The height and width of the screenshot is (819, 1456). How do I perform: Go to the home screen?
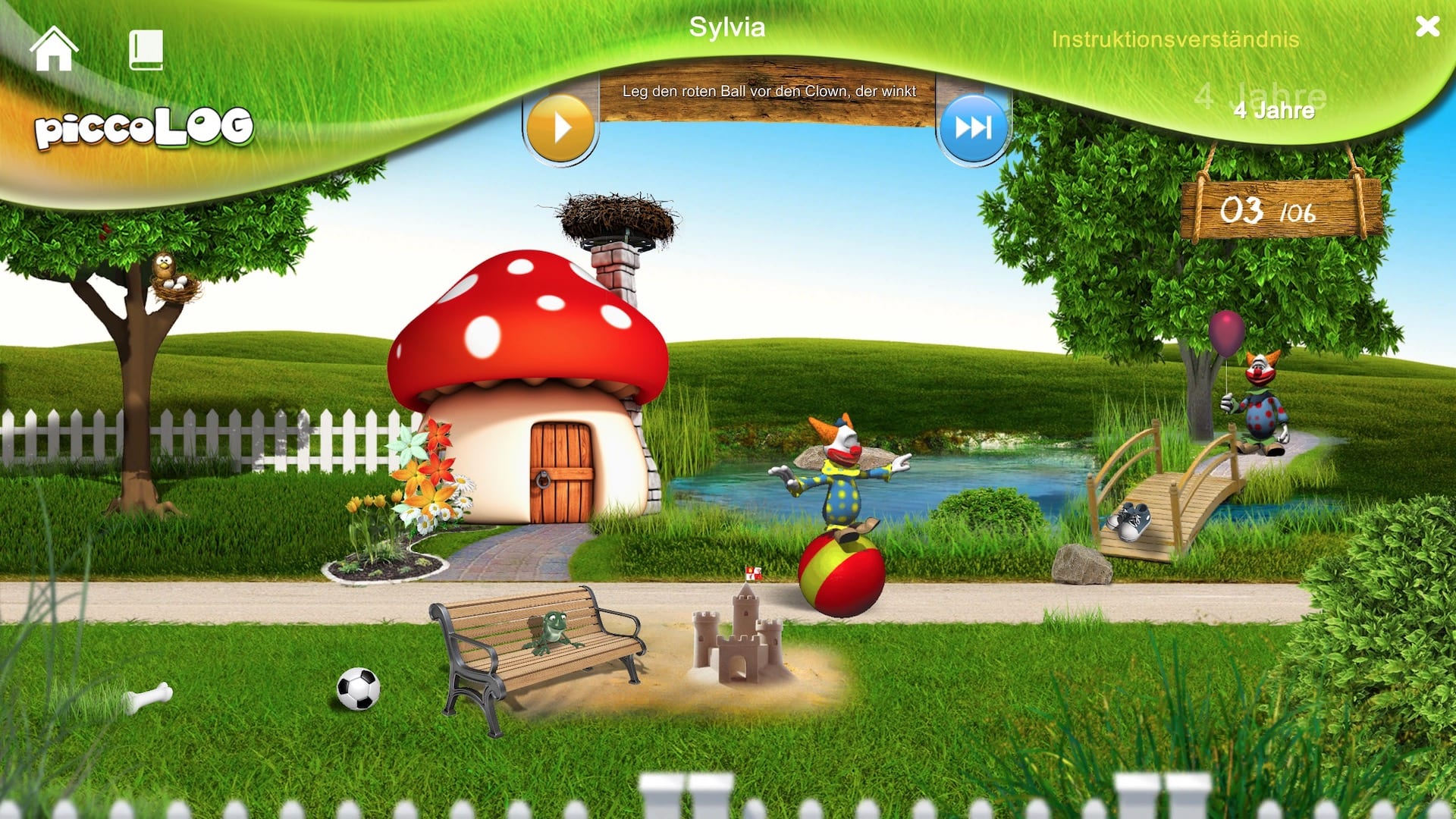(x=53, y=50)
